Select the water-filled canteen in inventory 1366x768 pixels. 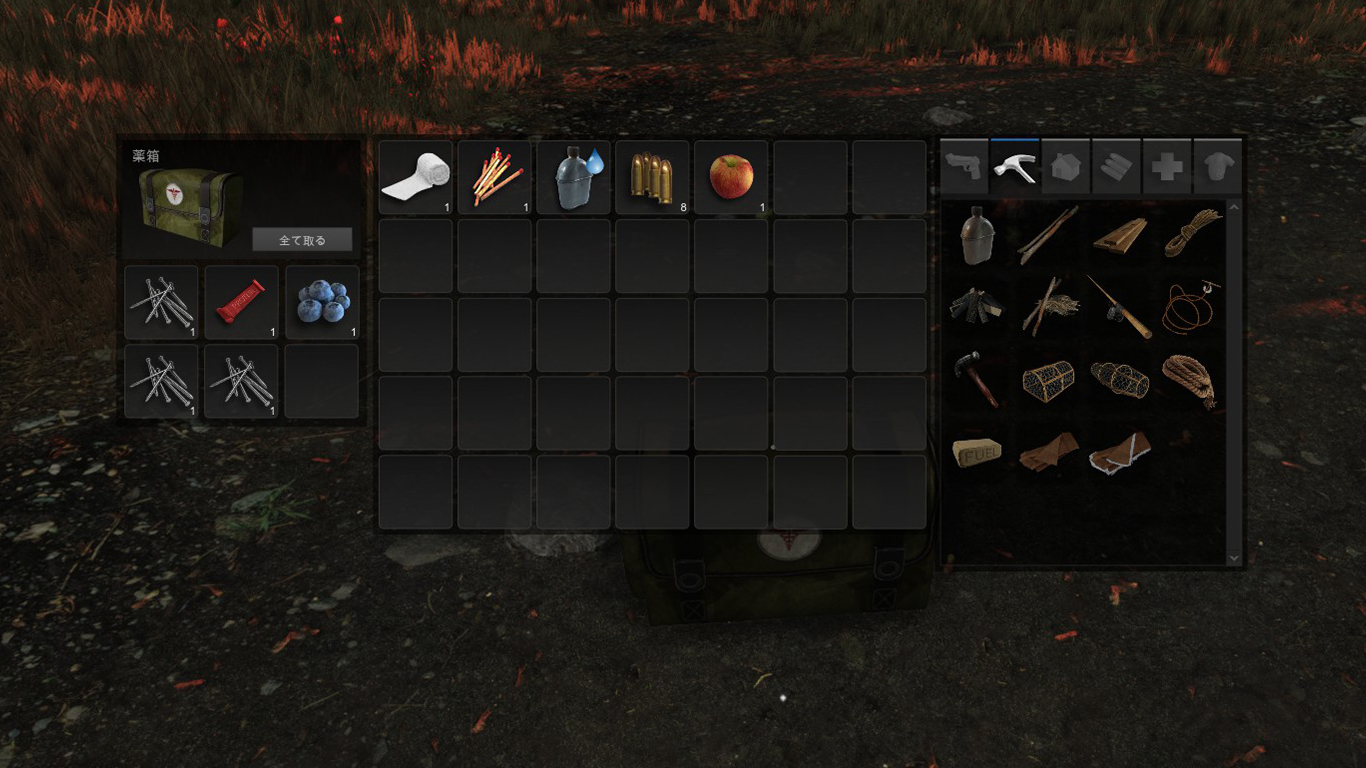click(x=573, y=177)
